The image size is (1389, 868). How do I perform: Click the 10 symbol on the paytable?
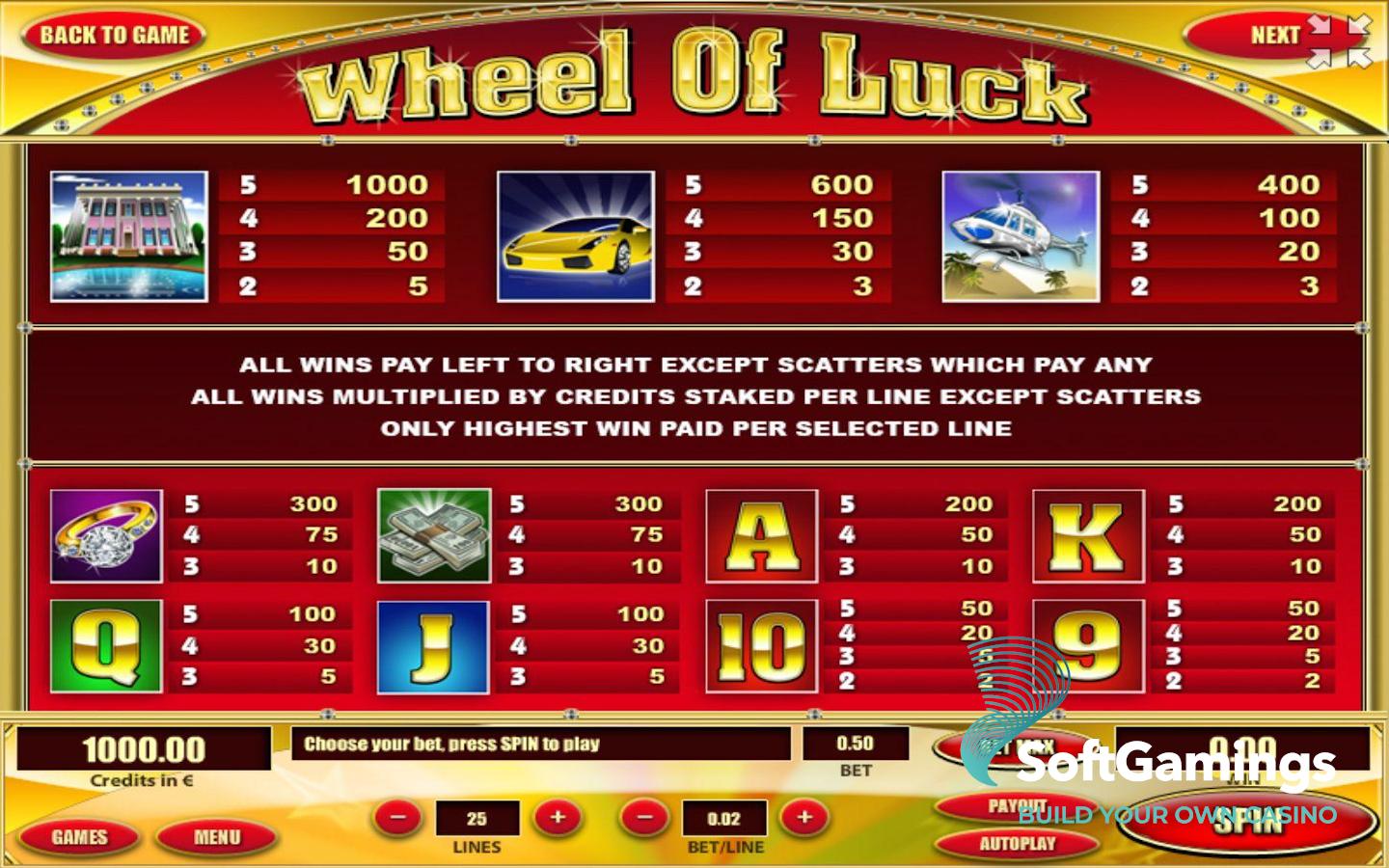[761, 644]
